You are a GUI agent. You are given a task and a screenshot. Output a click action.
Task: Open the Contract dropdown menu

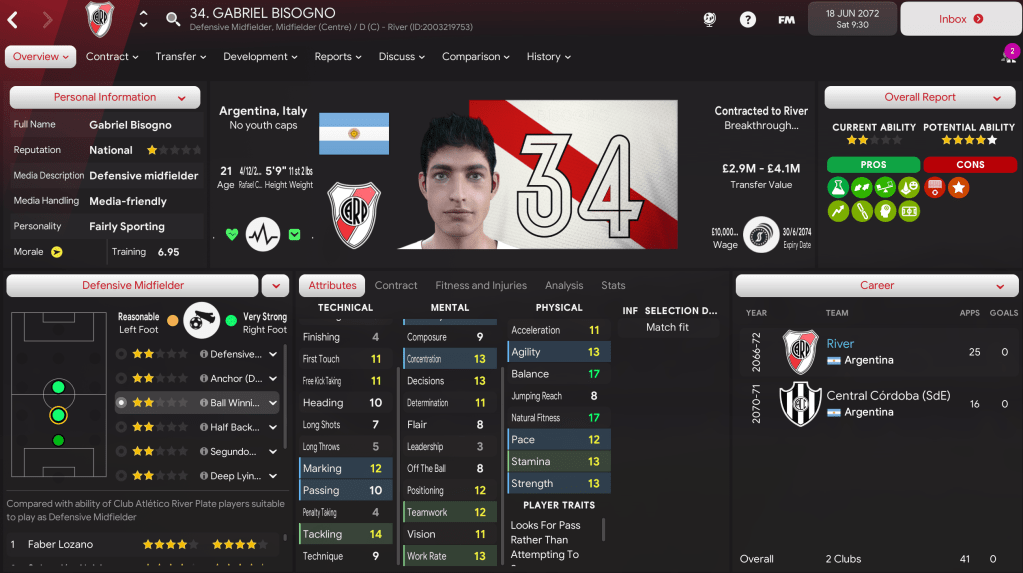pyautogui.click(x=112, y=57)
